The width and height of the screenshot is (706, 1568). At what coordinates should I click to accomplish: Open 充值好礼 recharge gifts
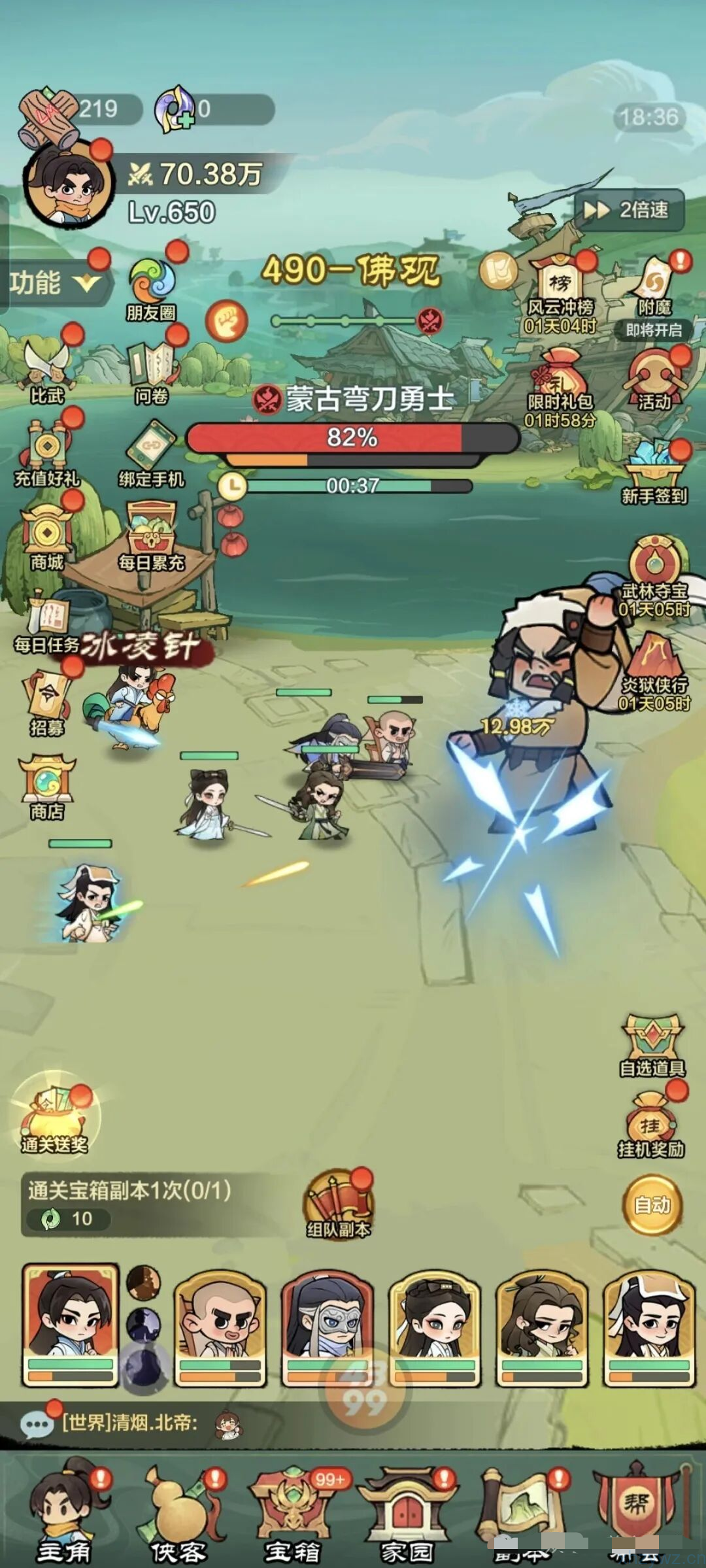pos(47,454)
